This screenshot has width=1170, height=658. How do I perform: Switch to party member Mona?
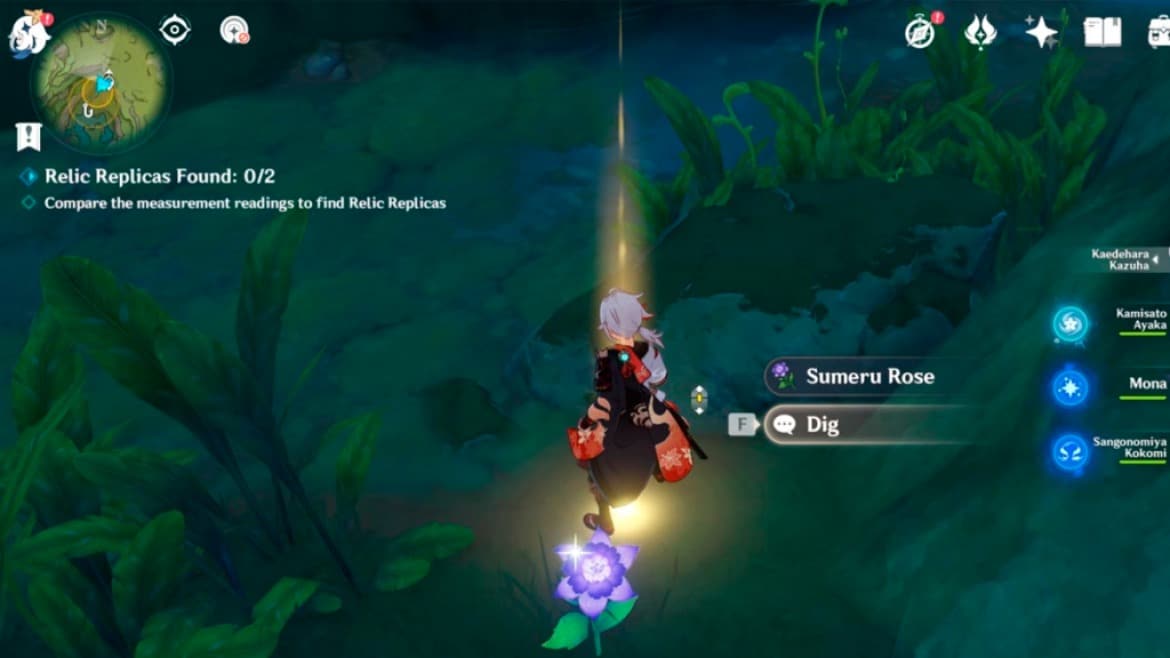[x=1070, y=387]
